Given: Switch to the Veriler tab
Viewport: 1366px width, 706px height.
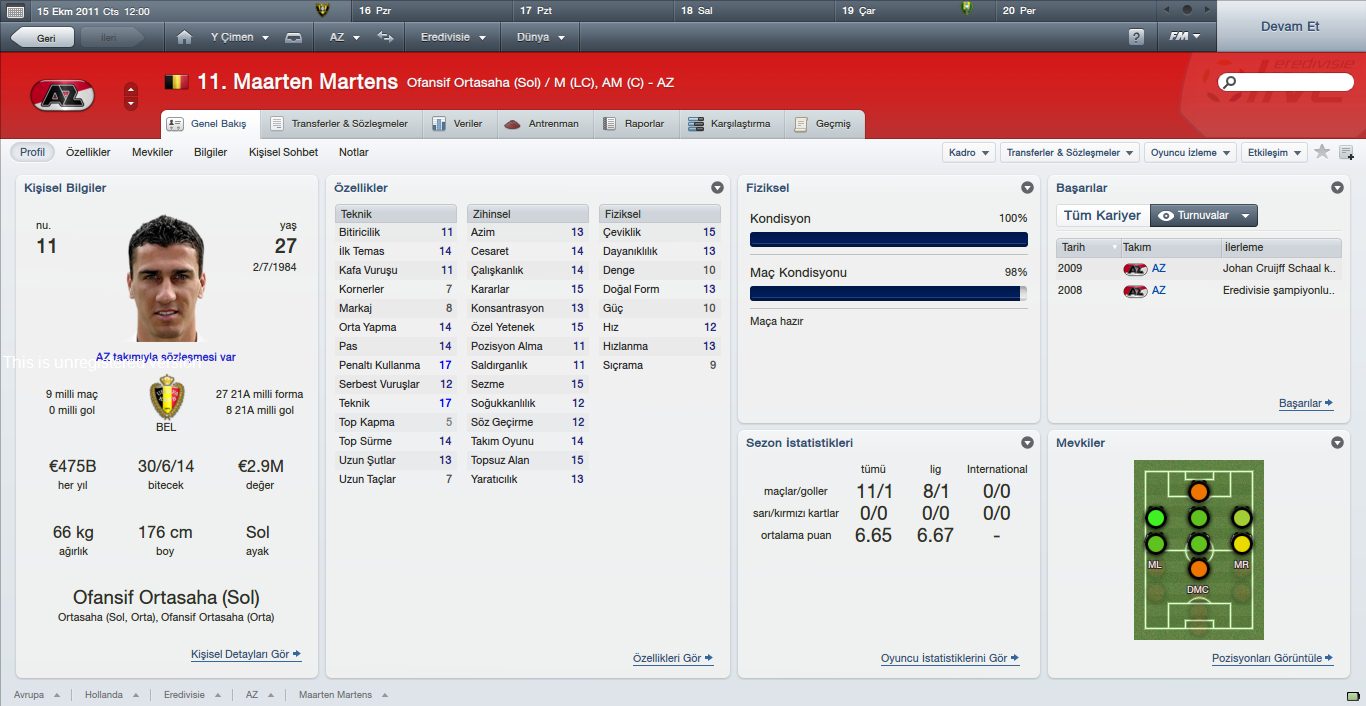Looking at the screenshot, I should 458,124.
